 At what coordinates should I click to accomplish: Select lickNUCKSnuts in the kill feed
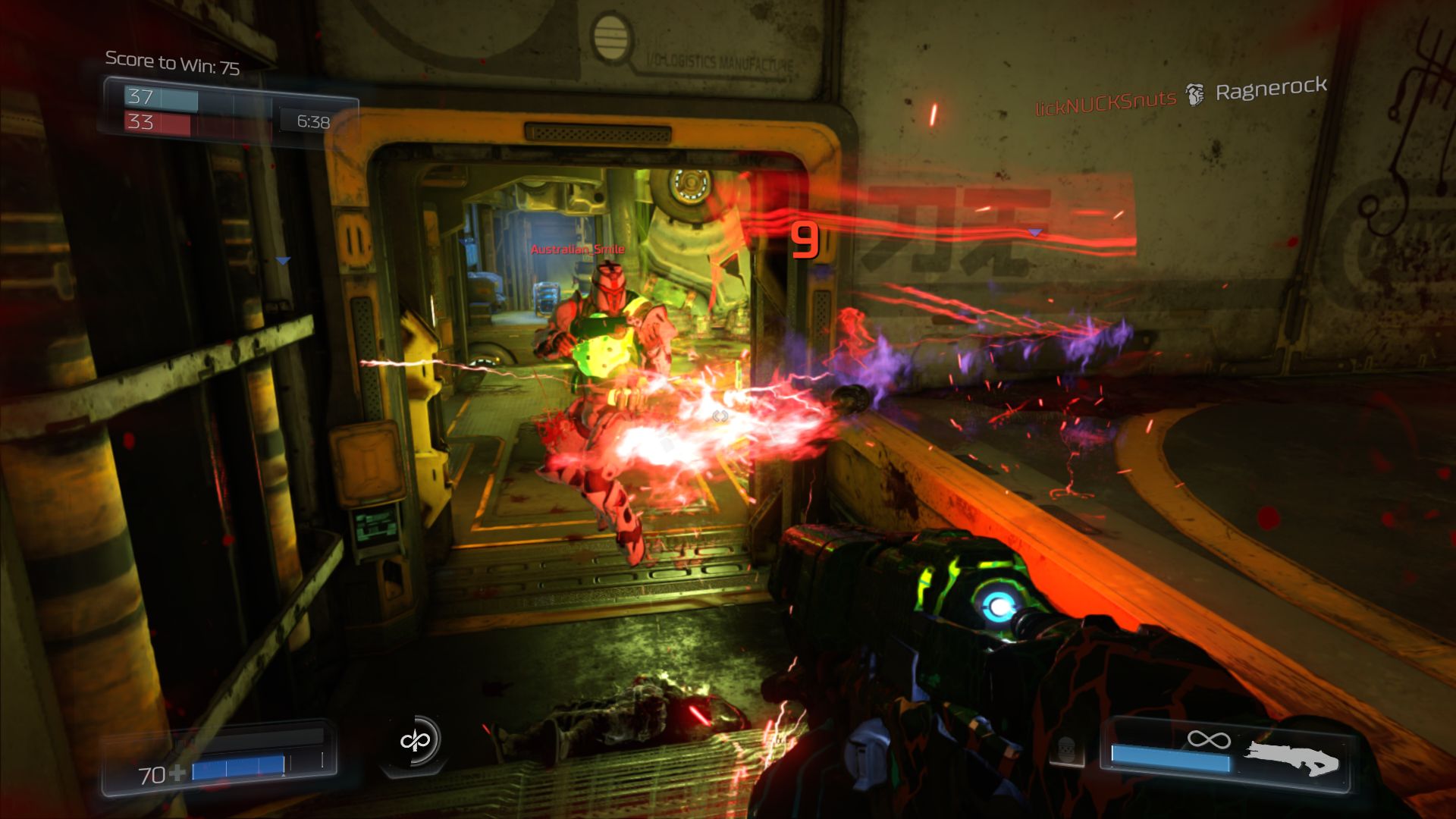coord(1105,102)
